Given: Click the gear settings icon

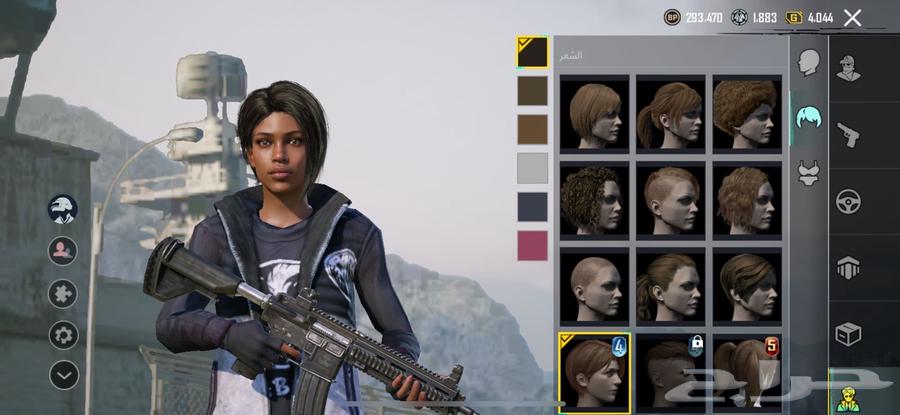Looking at the screenshot, I should (63, 334).
